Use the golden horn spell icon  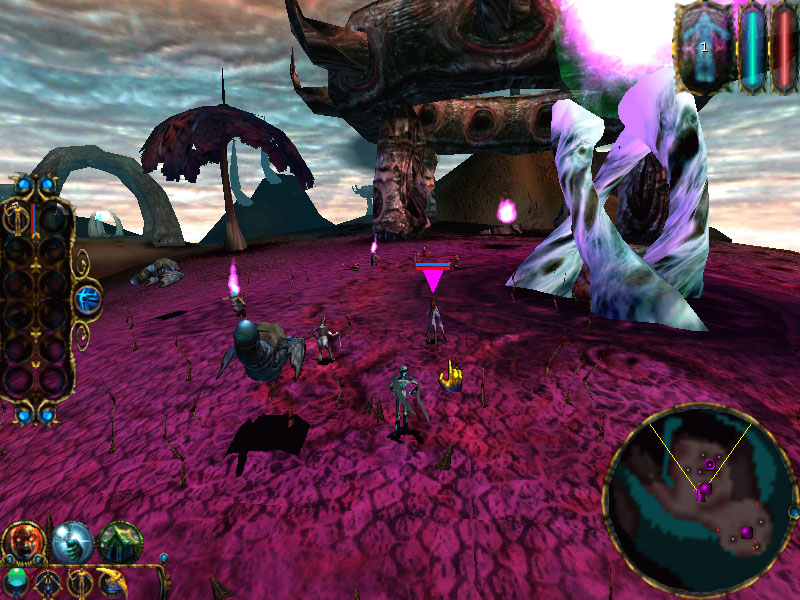point(112,582)
